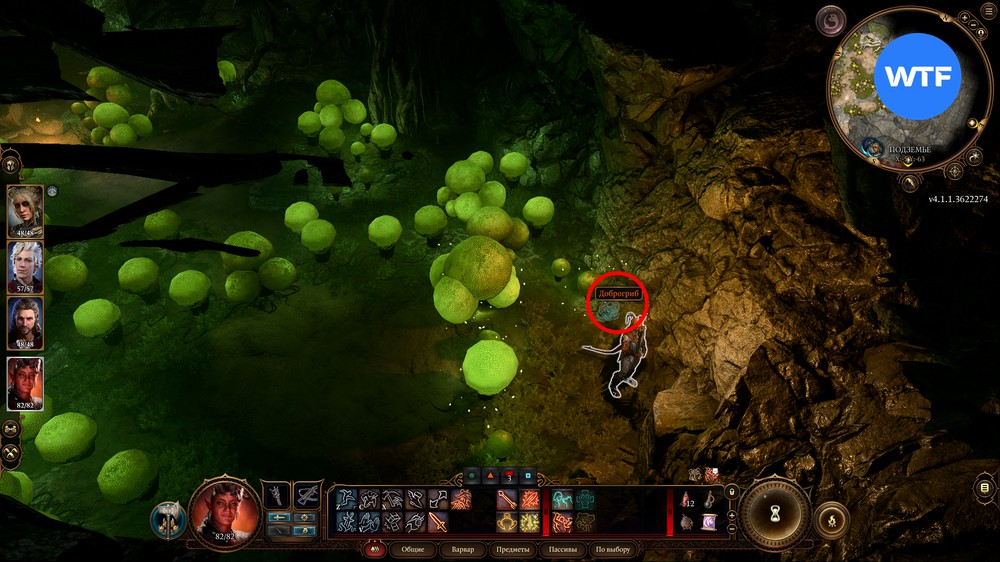Select the red tiefling portrait in party list
This screenshot has height=562, width=1000.
25,382
